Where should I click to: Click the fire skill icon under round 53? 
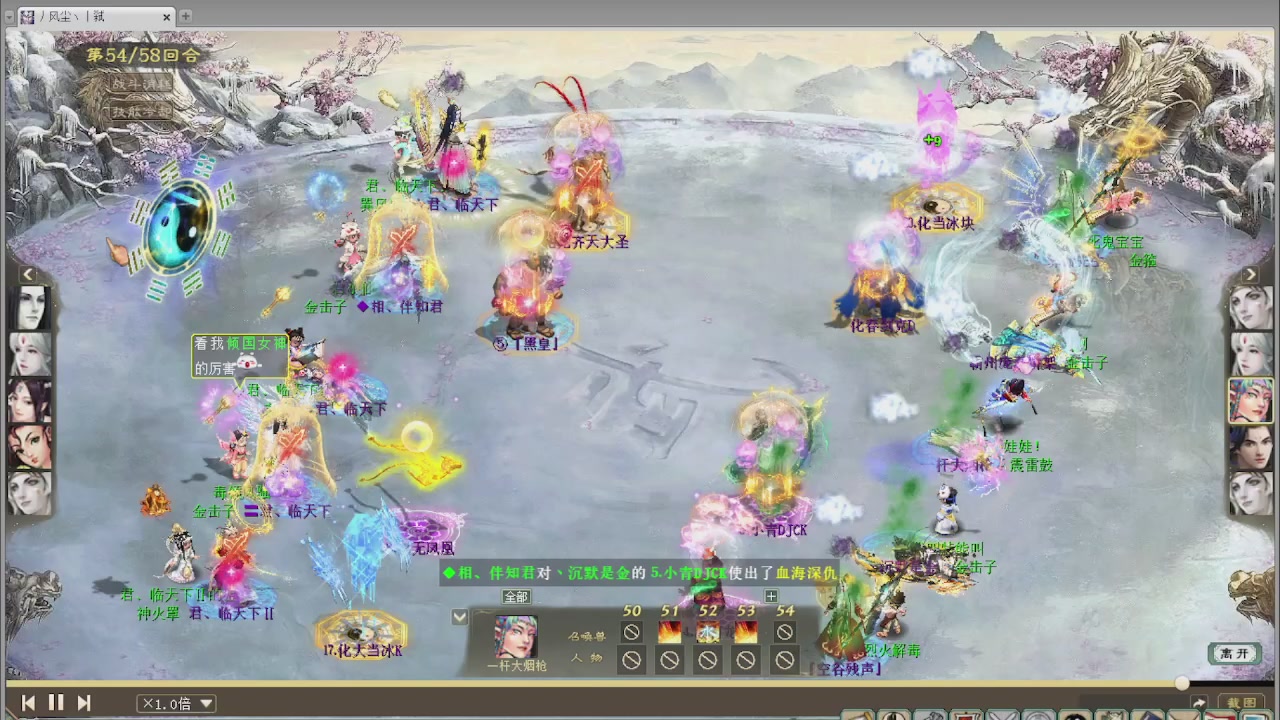click(x=745, y=631)
